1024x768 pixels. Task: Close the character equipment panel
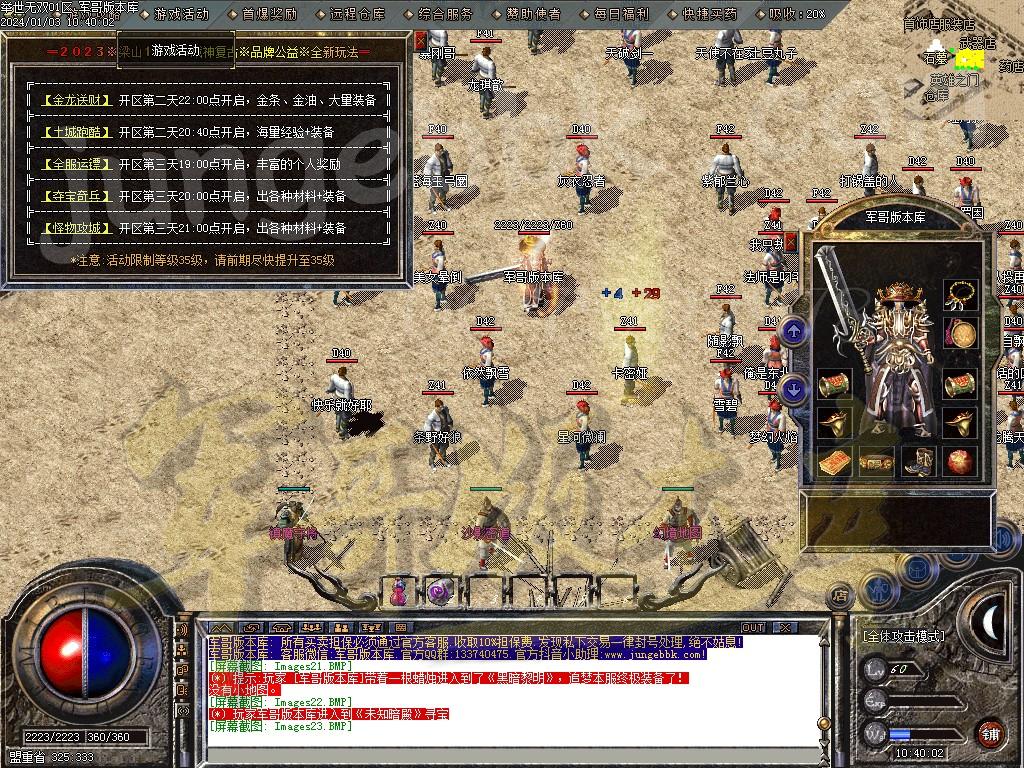point(791,241)
